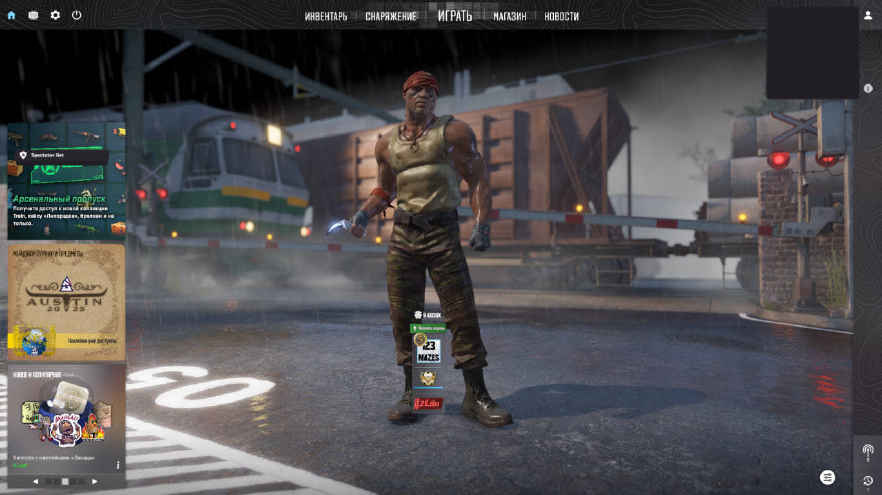This screenshot has height=495, width=882.
Task: Open the TV watch icon
Action: 33,15
